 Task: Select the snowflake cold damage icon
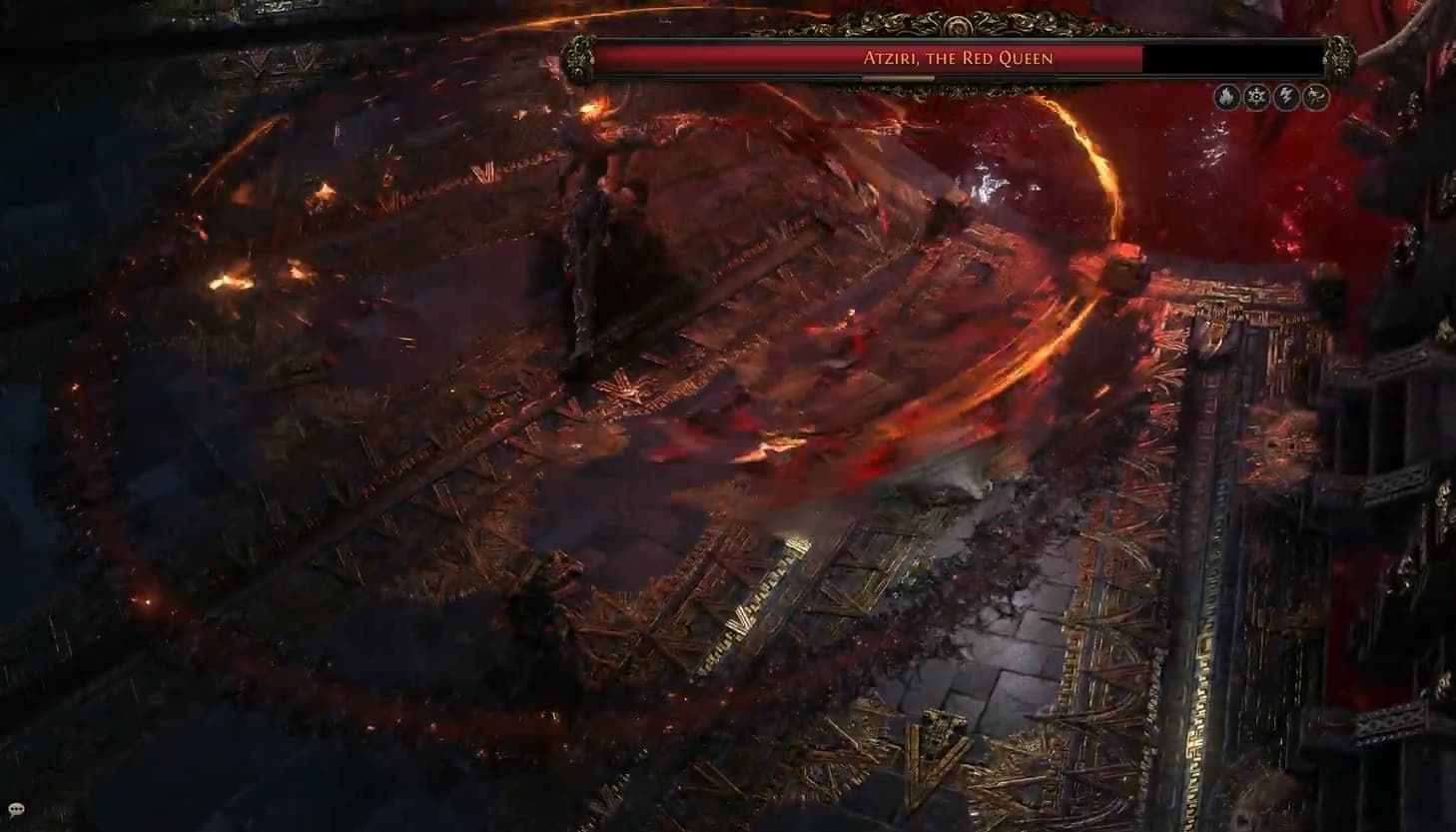(x=1256, y=97)
